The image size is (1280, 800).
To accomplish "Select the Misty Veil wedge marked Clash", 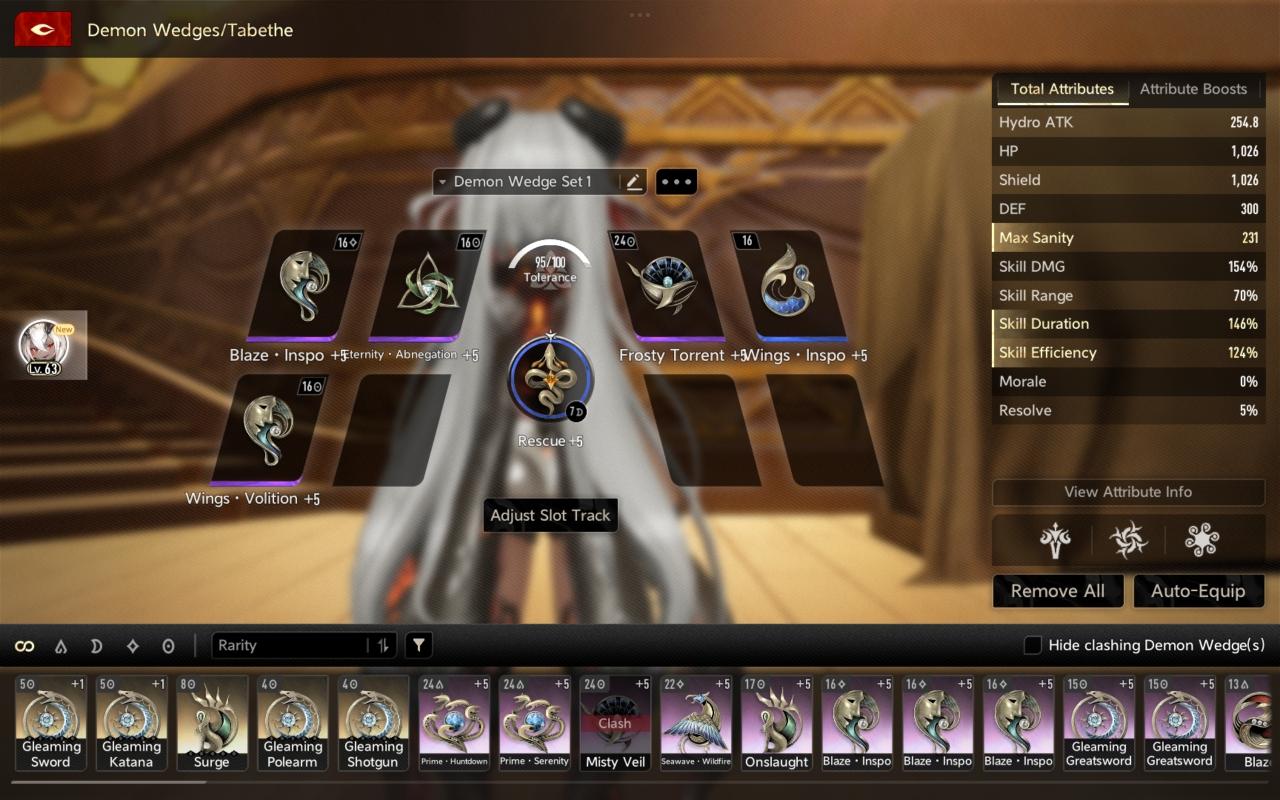I will (615, 723).
